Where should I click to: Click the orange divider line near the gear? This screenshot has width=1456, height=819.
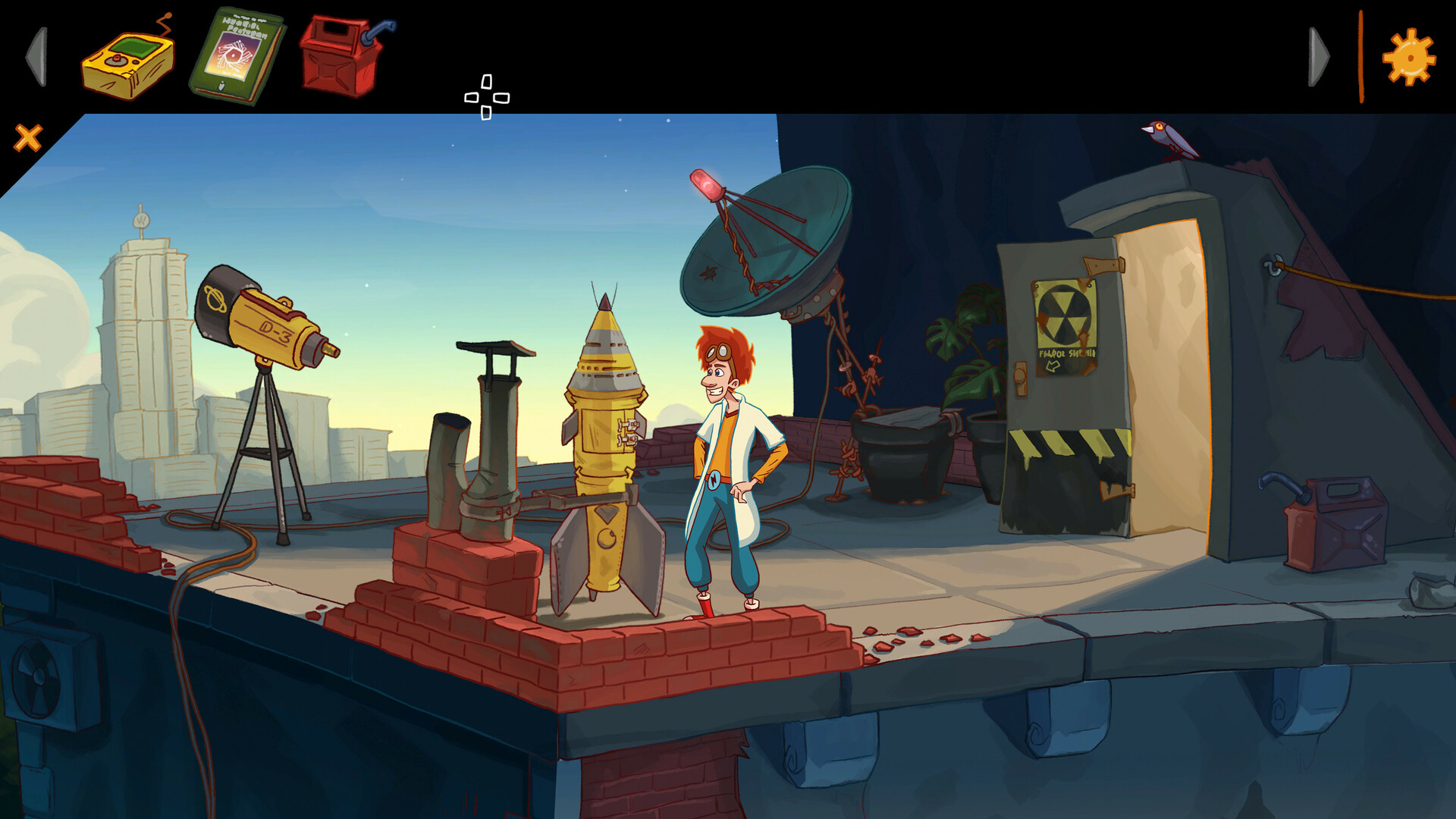point(1363,53)
